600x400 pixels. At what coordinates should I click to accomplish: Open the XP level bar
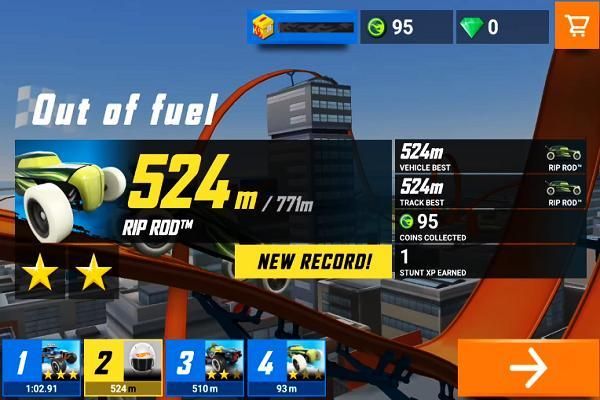[x=302, y=27]
